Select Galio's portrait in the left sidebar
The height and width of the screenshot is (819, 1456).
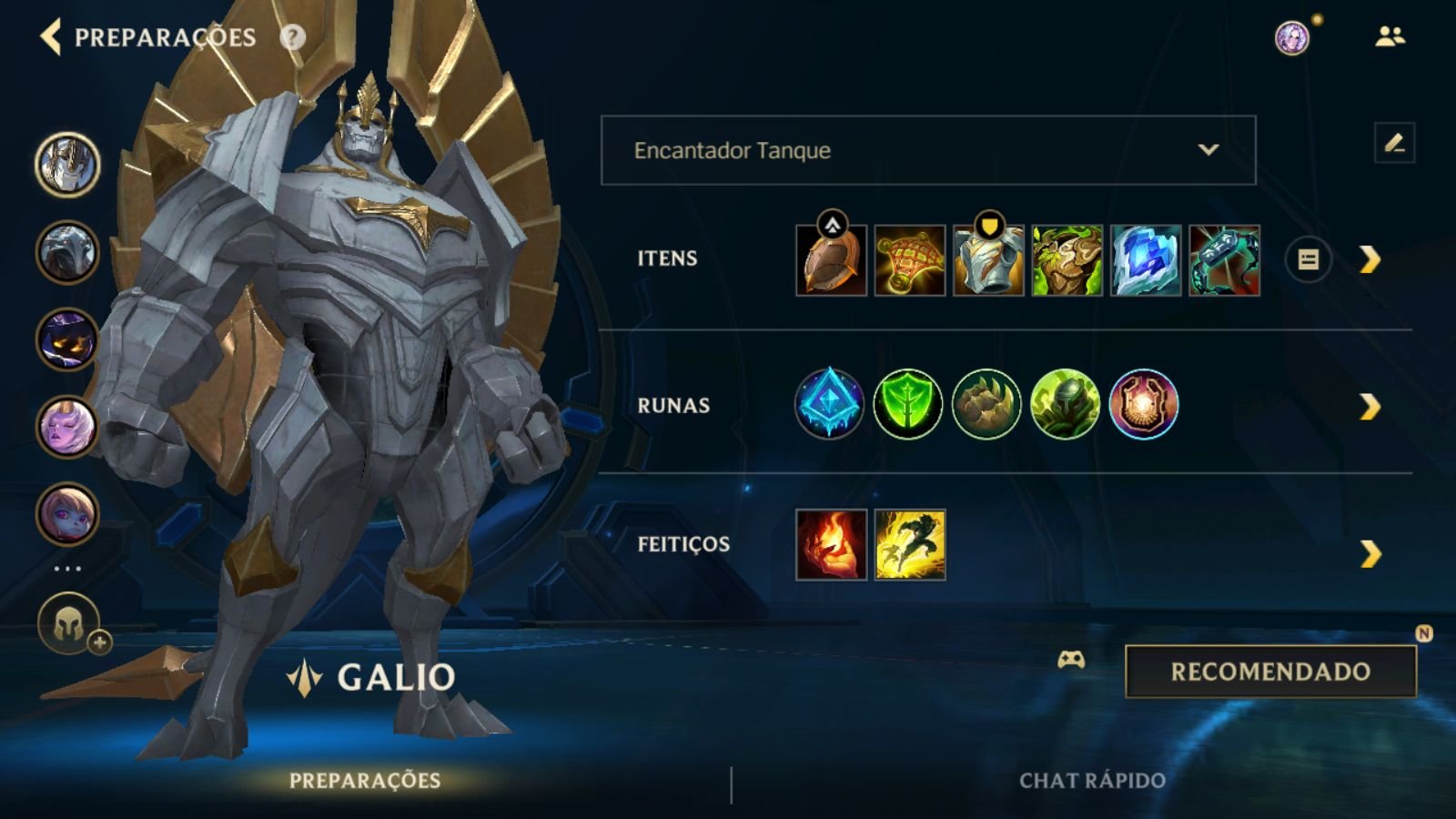click(66, 164)
